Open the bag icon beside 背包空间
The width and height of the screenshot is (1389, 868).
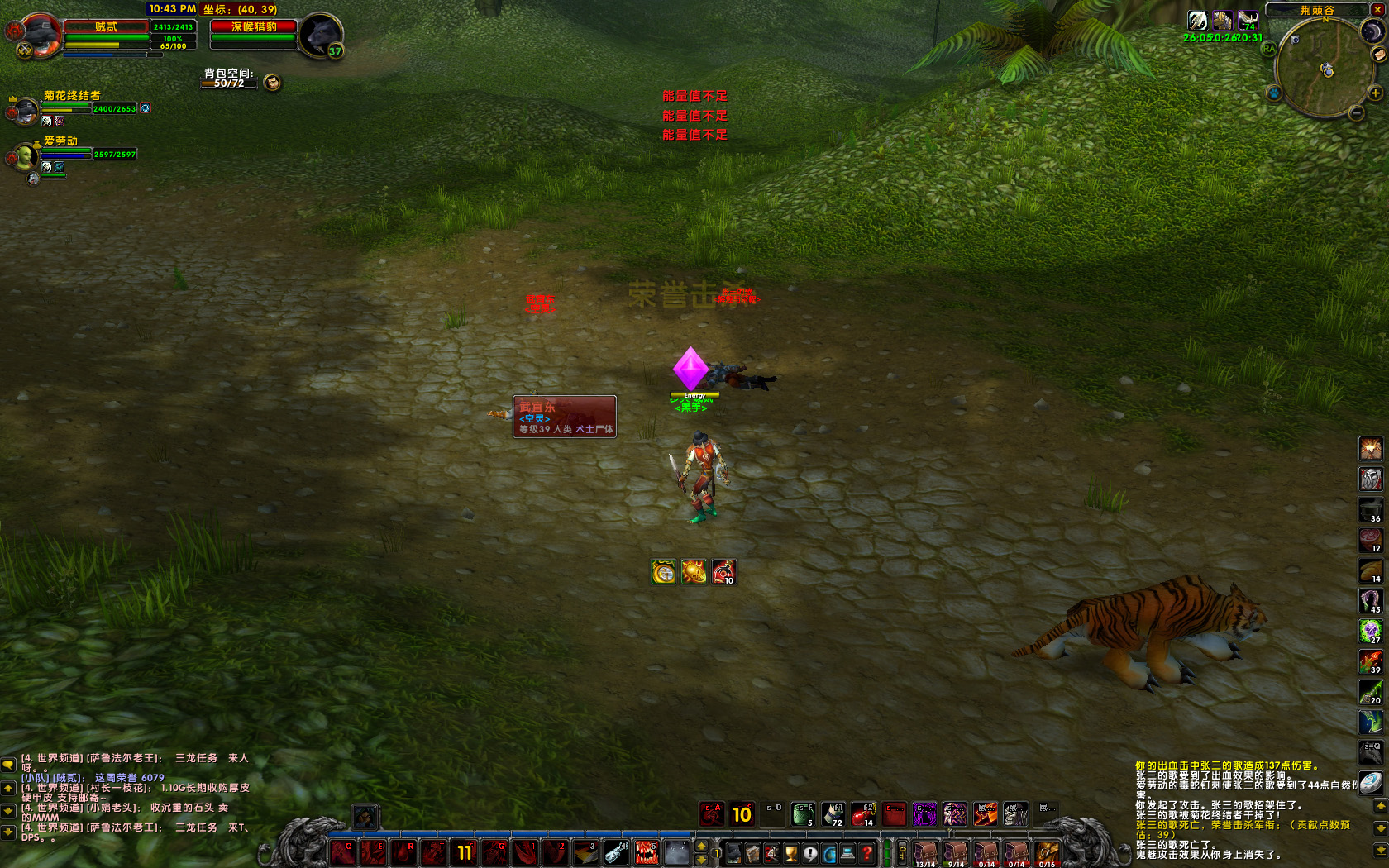point(272,82)
